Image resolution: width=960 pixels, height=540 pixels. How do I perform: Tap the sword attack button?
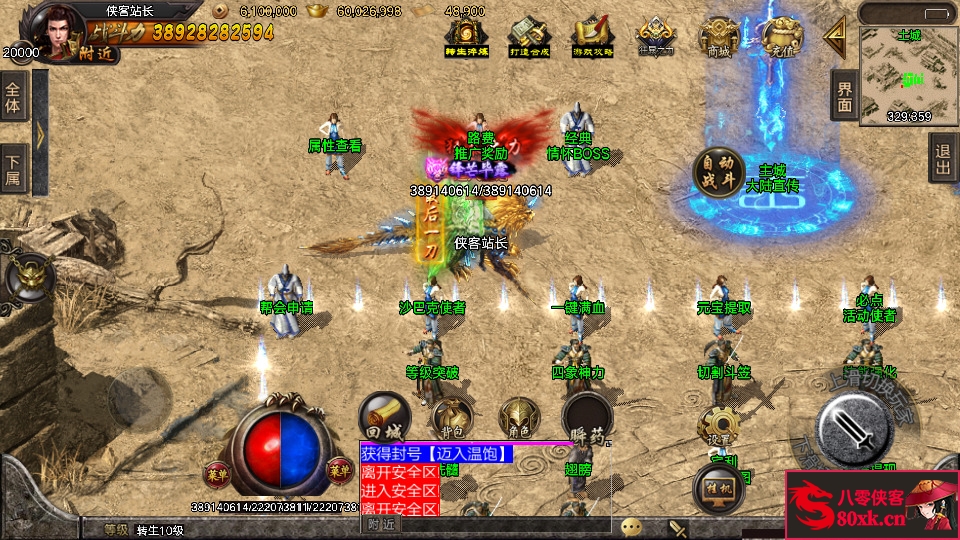[853, 427]
